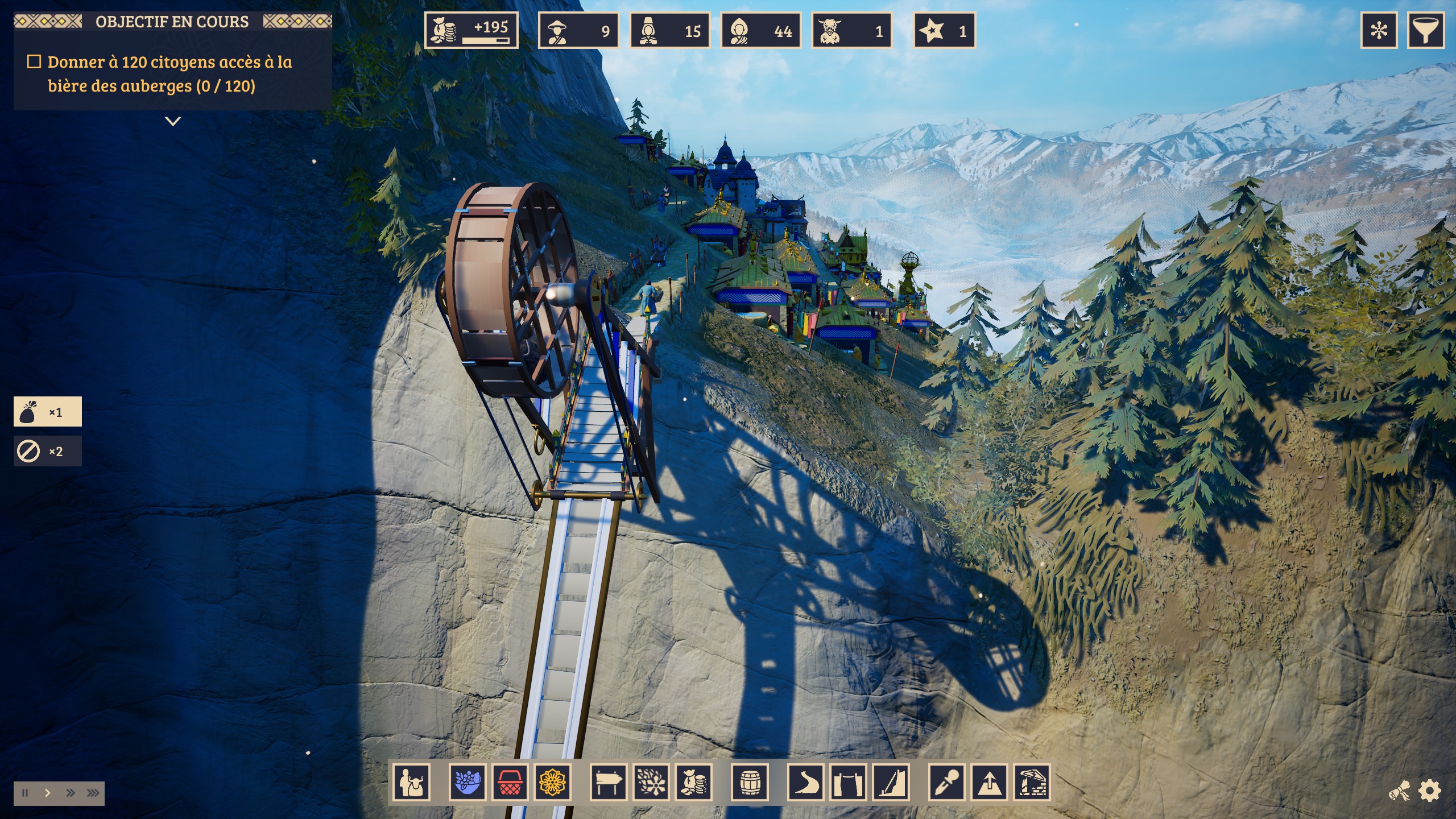1456x819 pixels.
Task: Click the snowflake button
Action: pos(1379,30)
